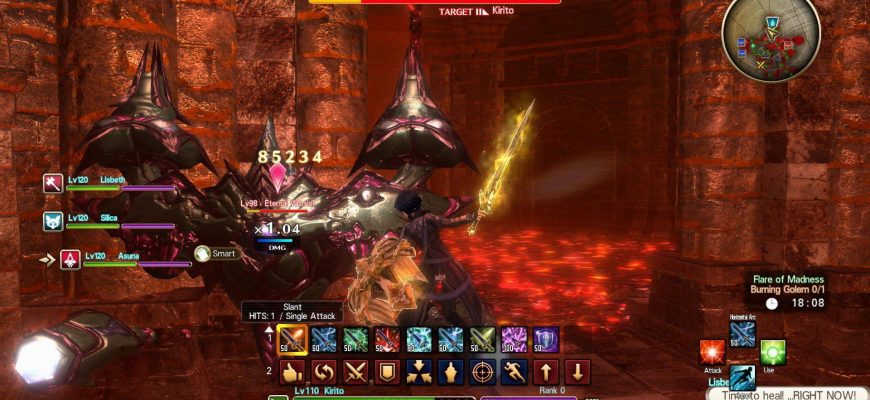This screenshot has width=870, height=400.
Task: Select the crossed swords command
Action: coord(356,373)
